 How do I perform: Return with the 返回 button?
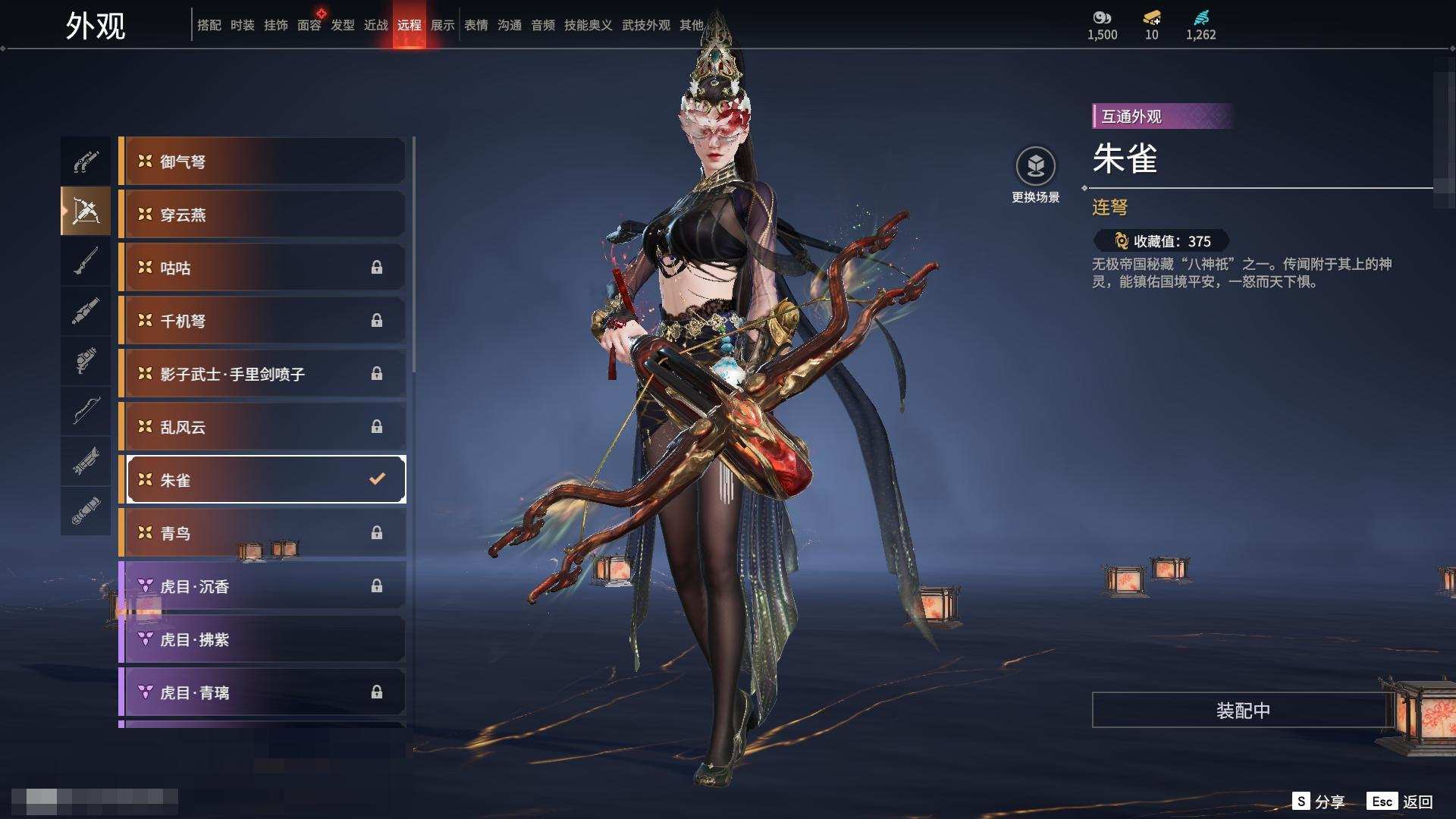1401,802
